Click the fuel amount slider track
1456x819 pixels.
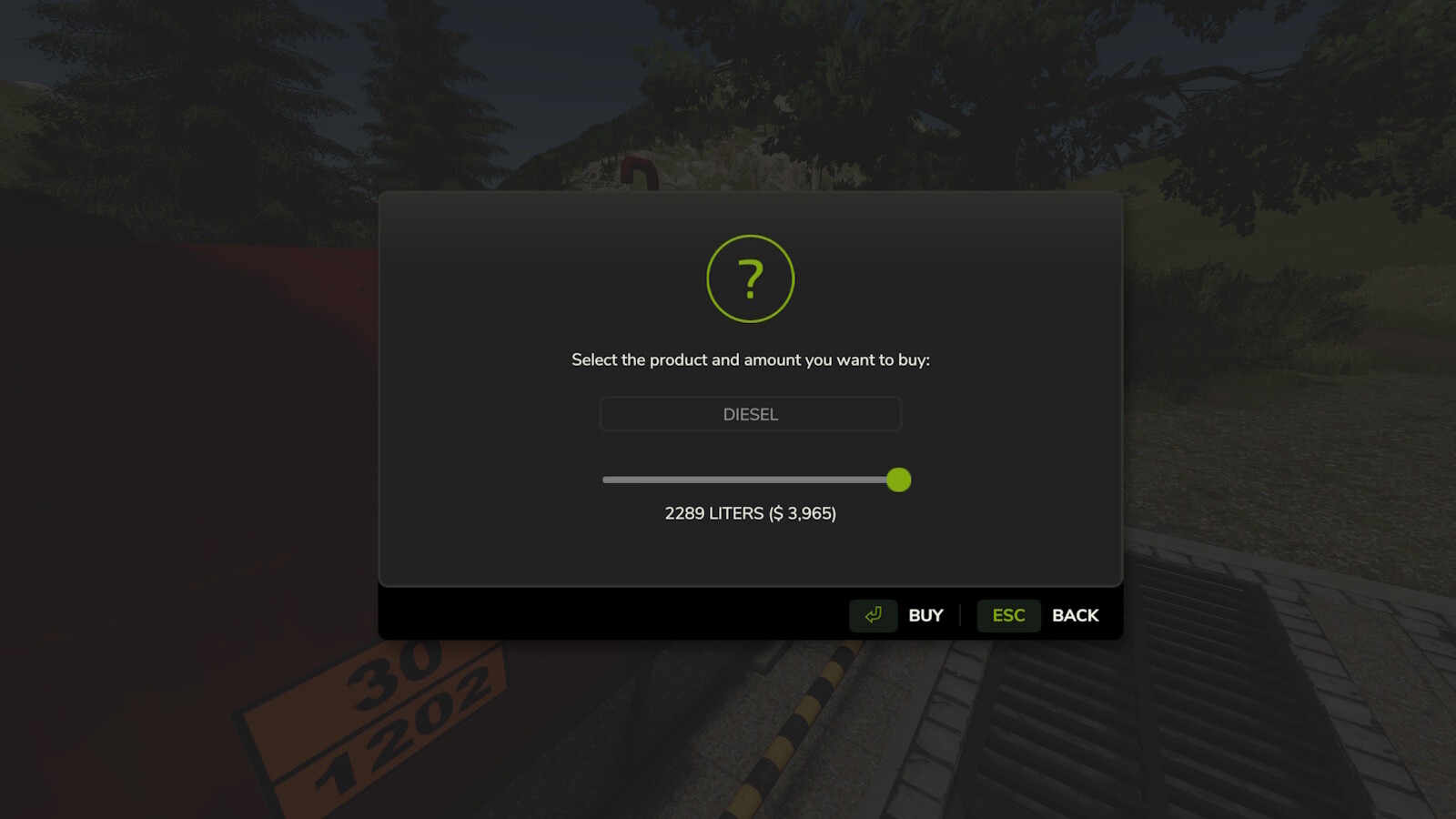pyautogui.click(x=746, y=480)
